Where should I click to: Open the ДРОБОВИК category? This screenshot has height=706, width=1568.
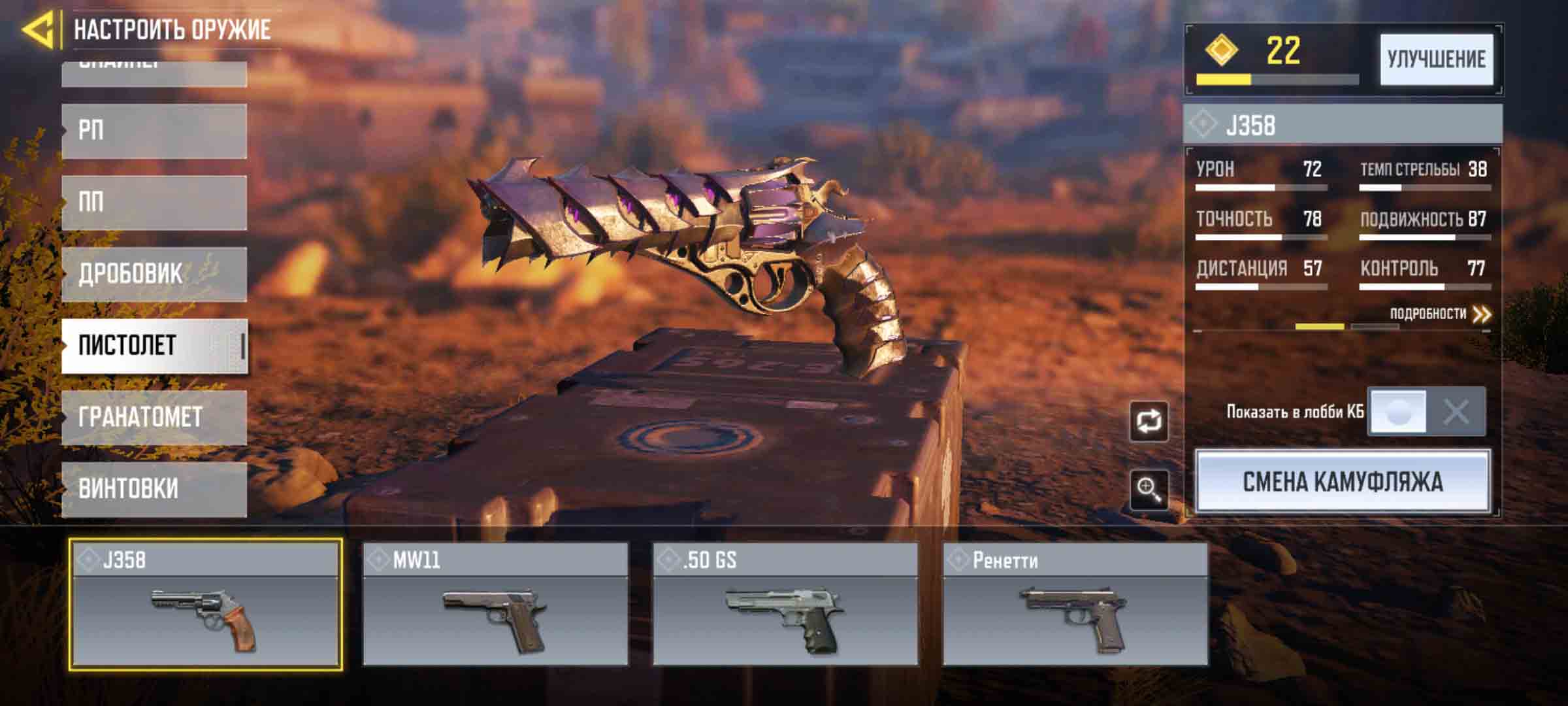154,274
